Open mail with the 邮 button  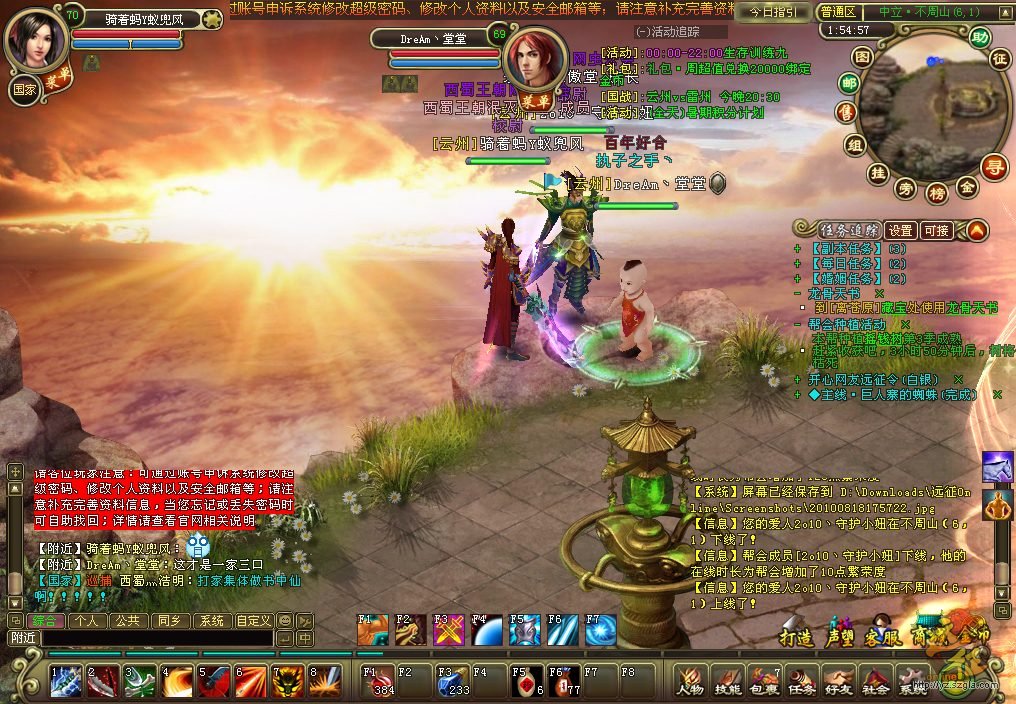[x=849, y=83]
